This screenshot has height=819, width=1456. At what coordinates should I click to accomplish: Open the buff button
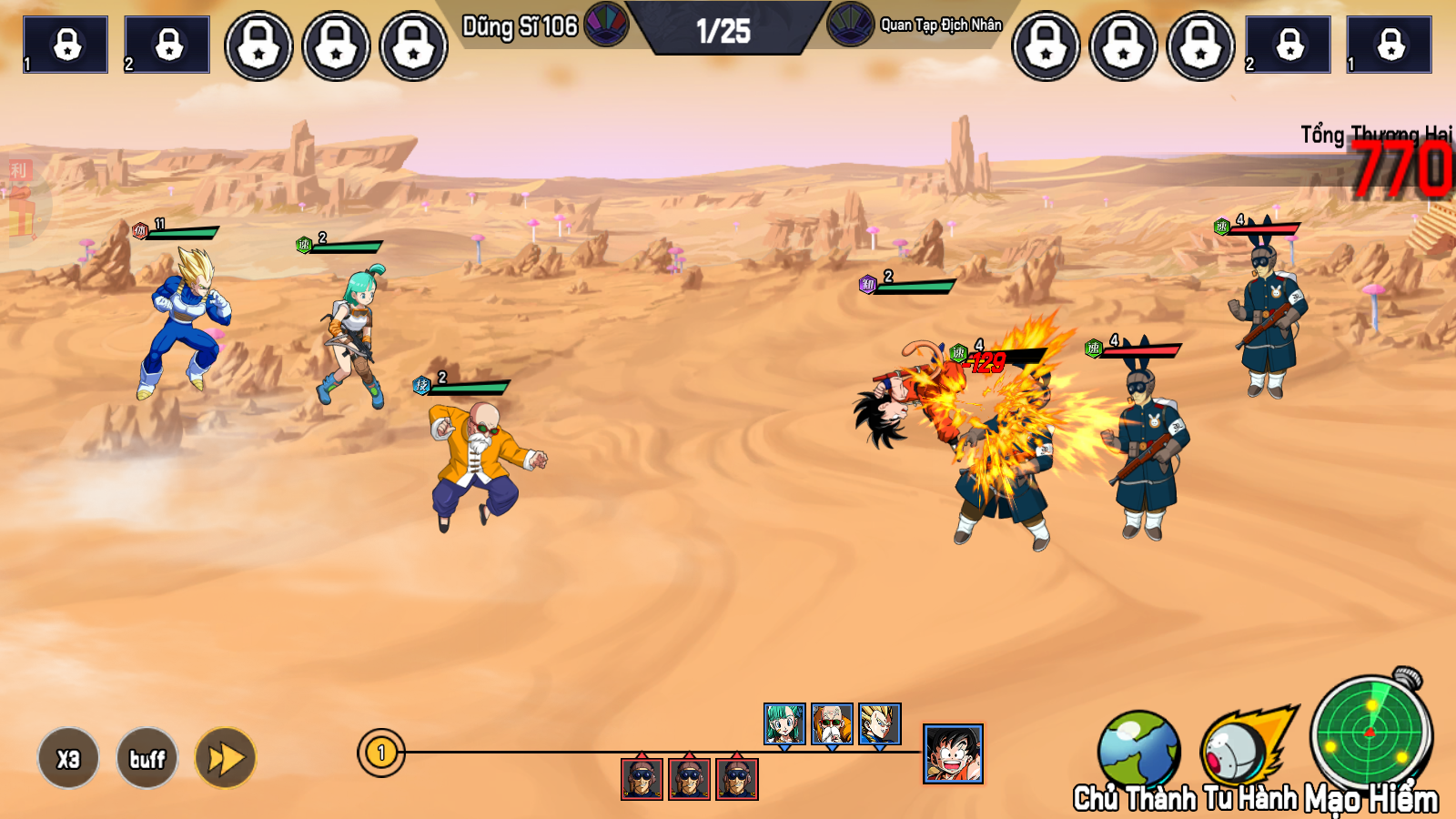(147, 758)
